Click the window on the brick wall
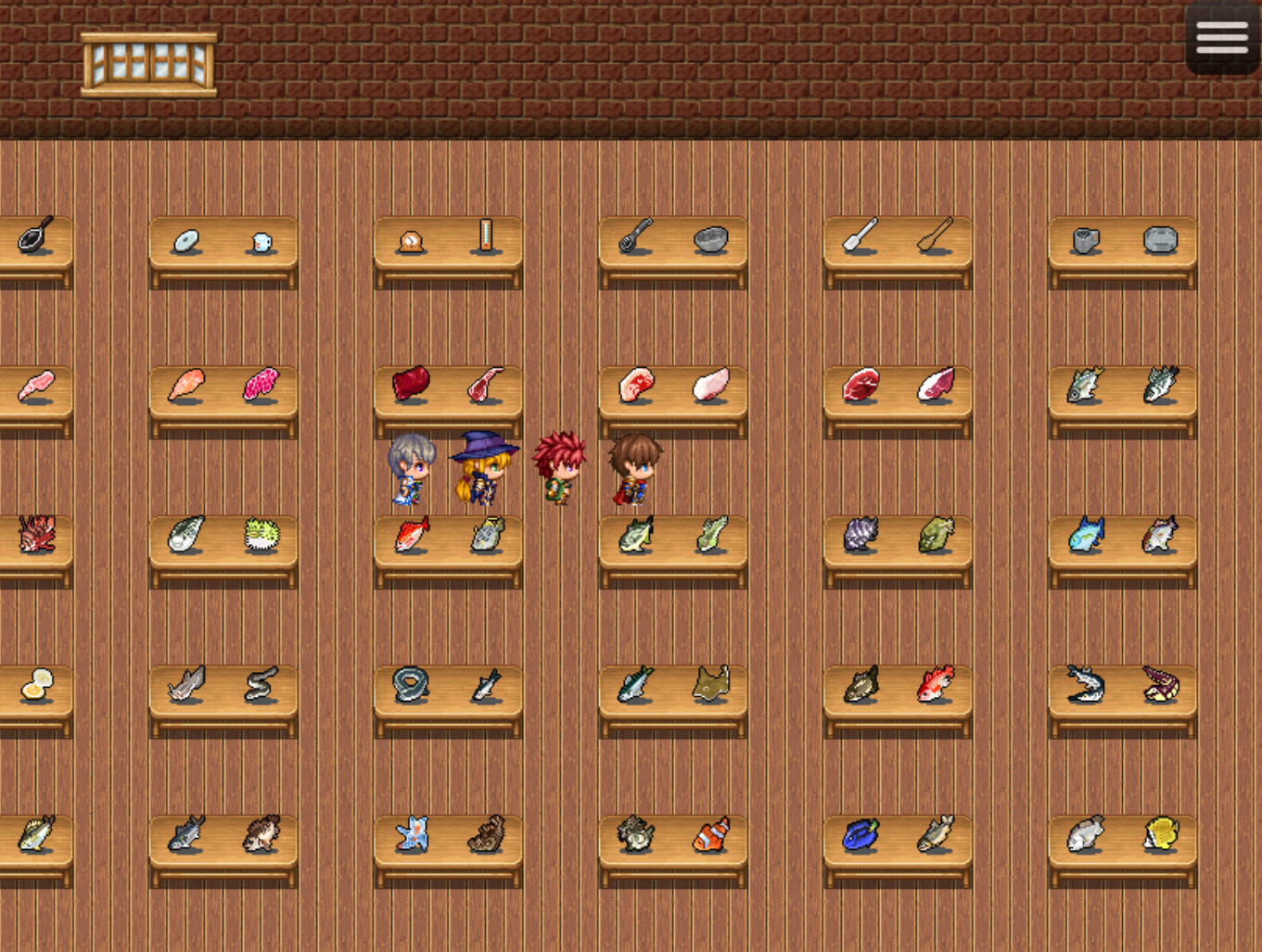Screen dimensions: 1262x952 (x=151, y=60)
